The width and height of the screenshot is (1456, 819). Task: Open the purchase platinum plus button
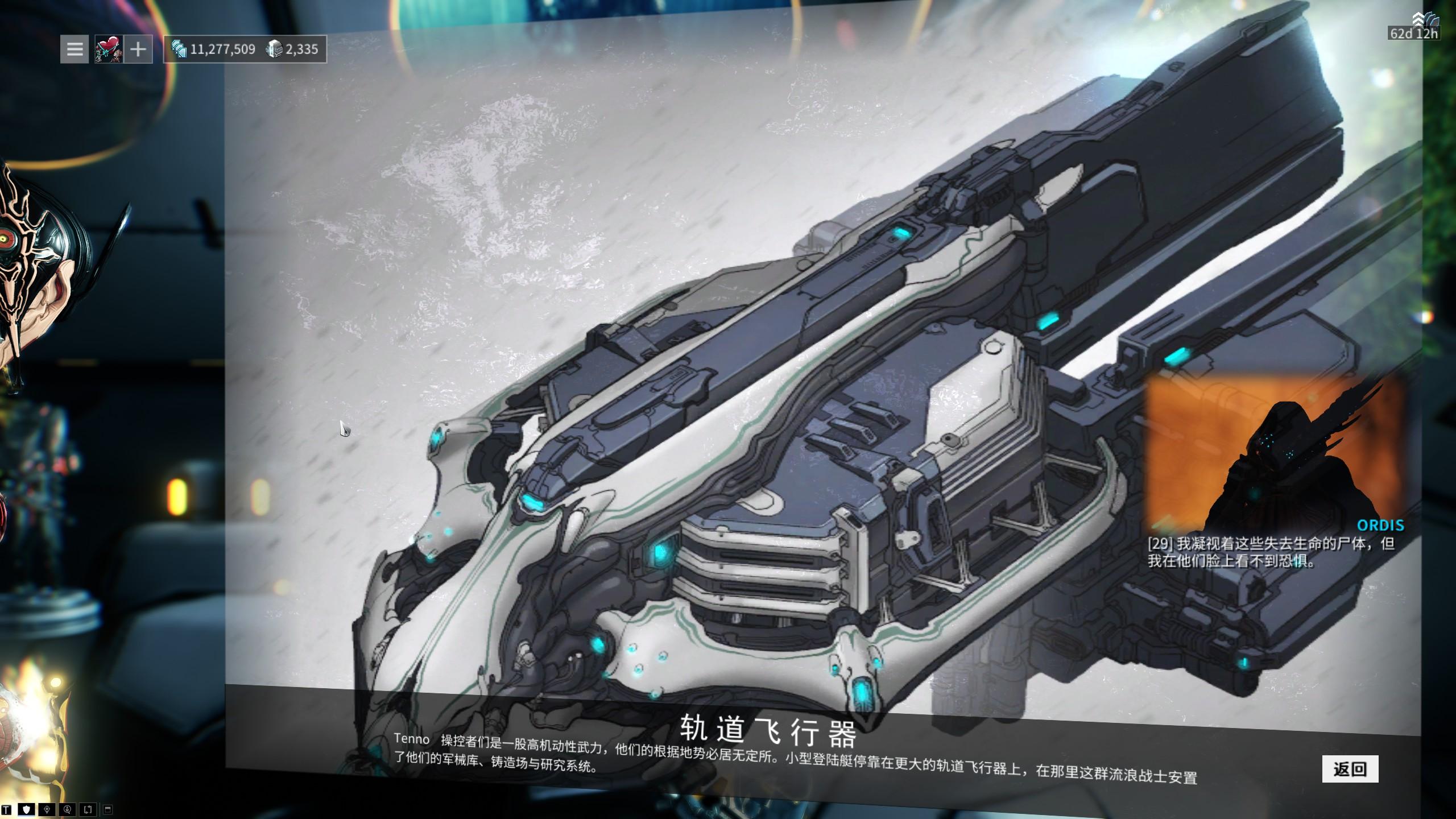tap(138, 49)
